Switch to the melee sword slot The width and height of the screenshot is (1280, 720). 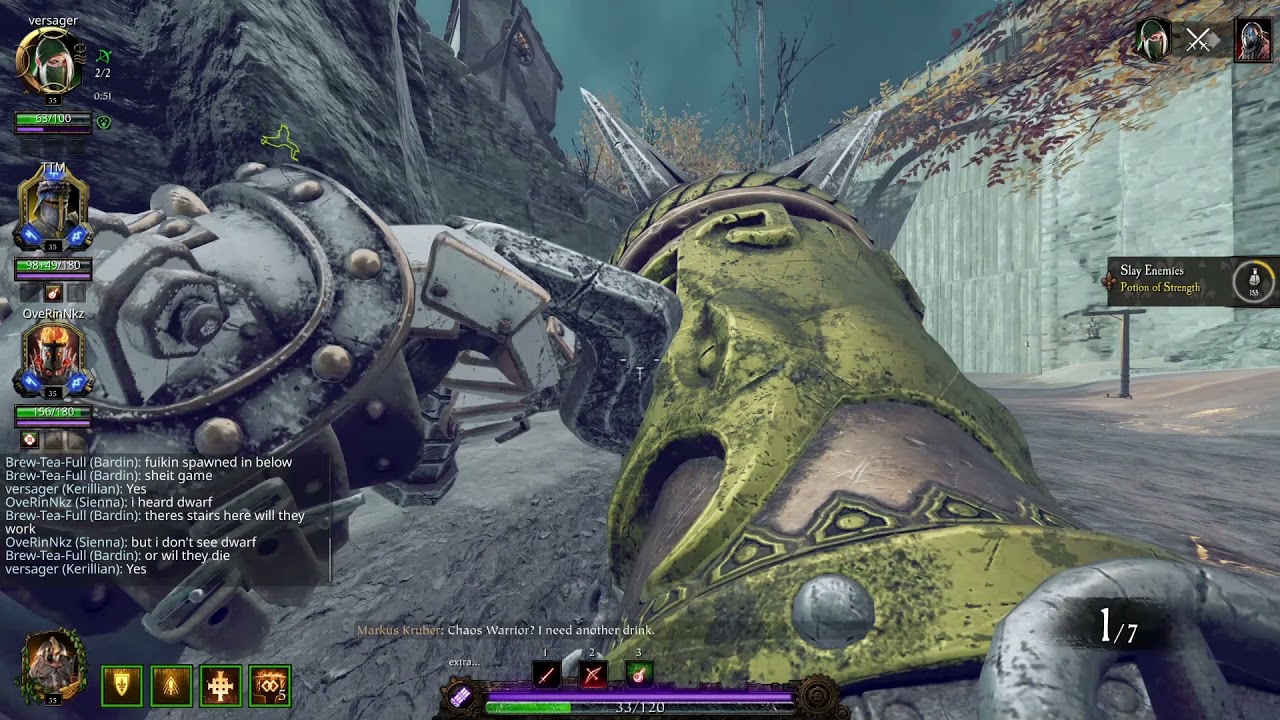pyautogui.click(x=546, y=675)
